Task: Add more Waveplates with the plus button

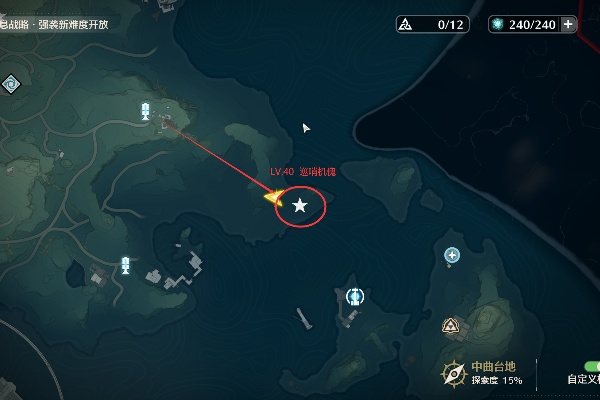Action: (569, 24)
